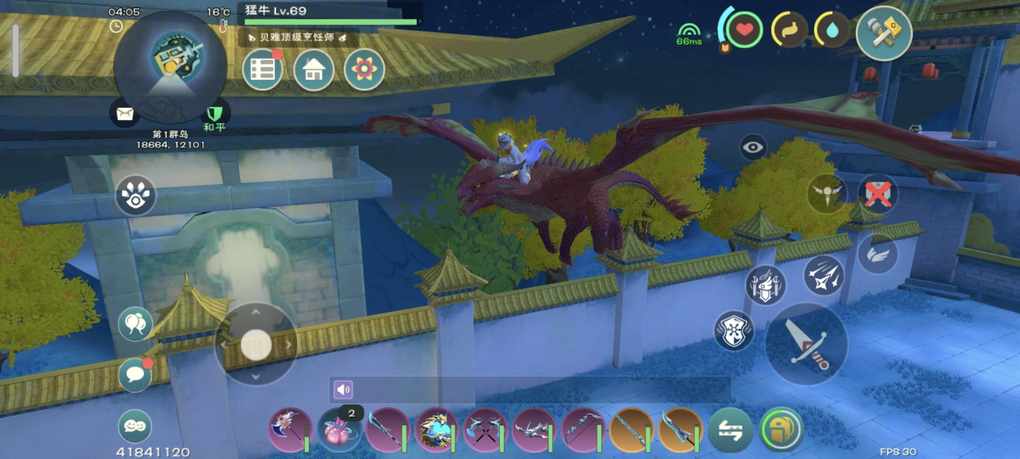Open the flower event icon
Image resolution: width=1020 pixels, height=459 pixels.
364,70
